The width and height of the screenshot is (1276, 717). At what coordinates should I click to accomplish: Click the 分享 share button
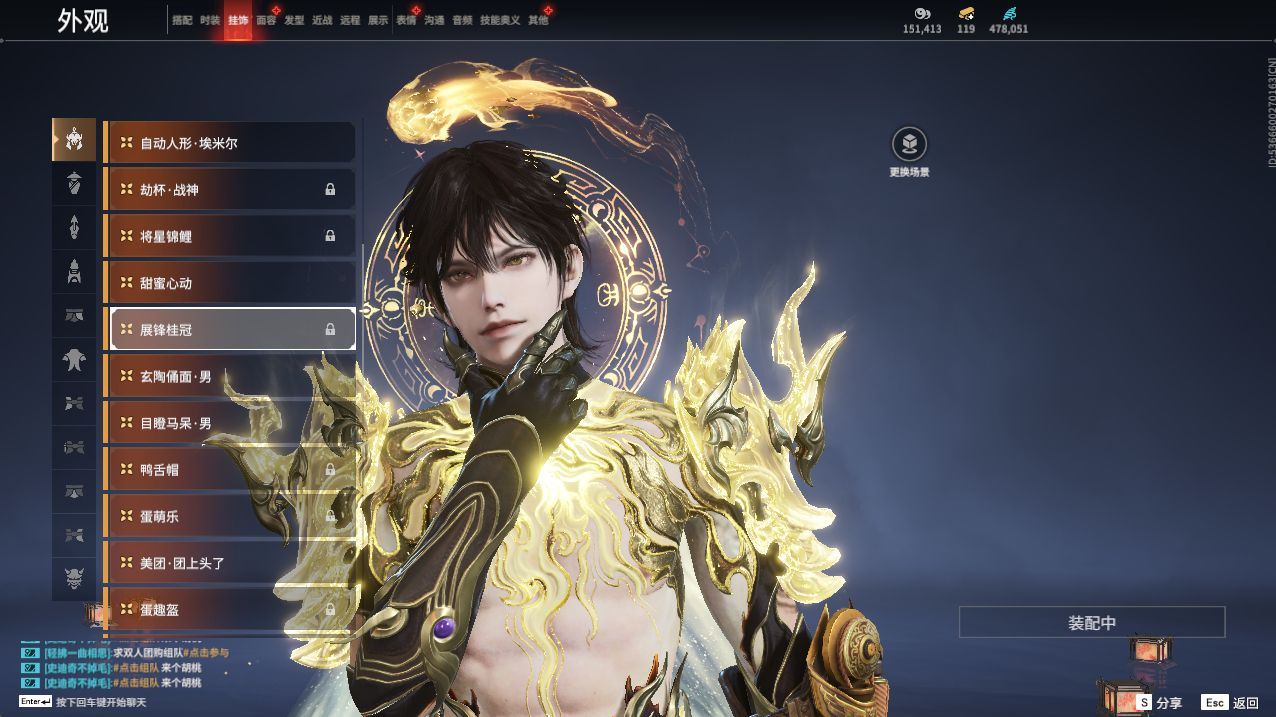[1160, 703]
